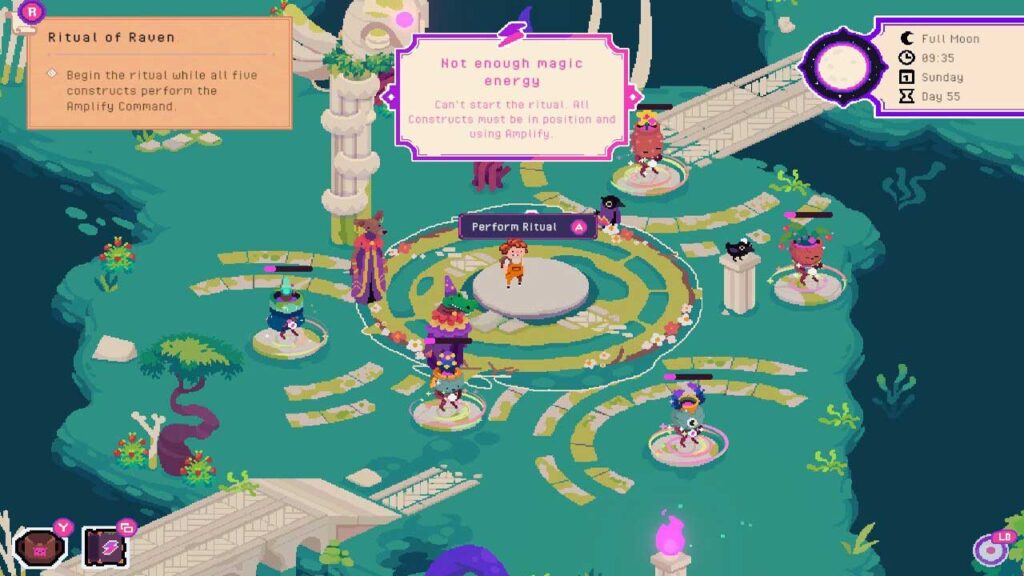Click the 'Not enough magic energy' message box
This screenshot has height=576, width=1024.
511,97
